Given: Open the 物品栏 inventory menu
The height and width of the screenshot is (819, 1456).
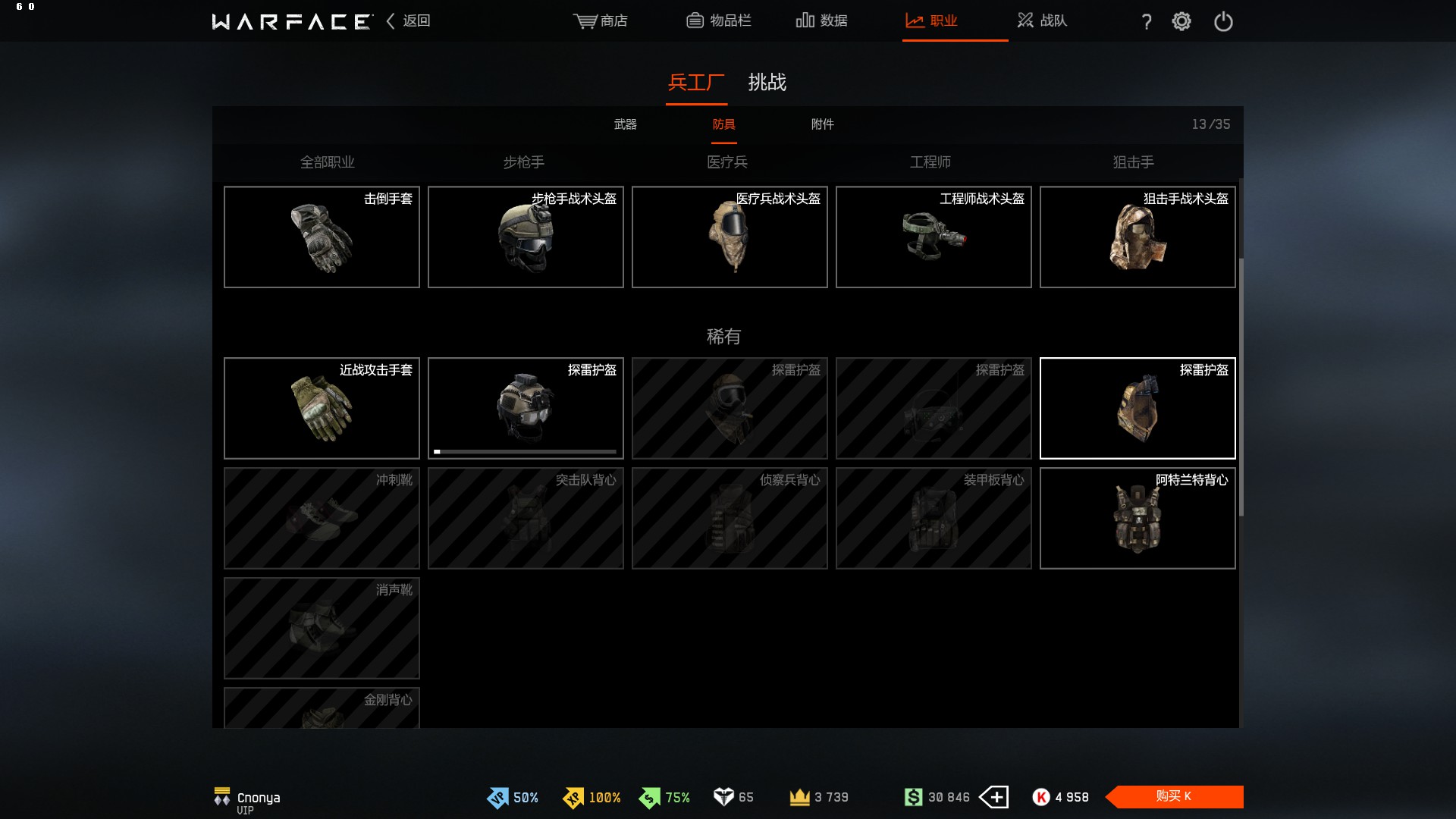Looking at the screenshot, I should tap(719, 20).
